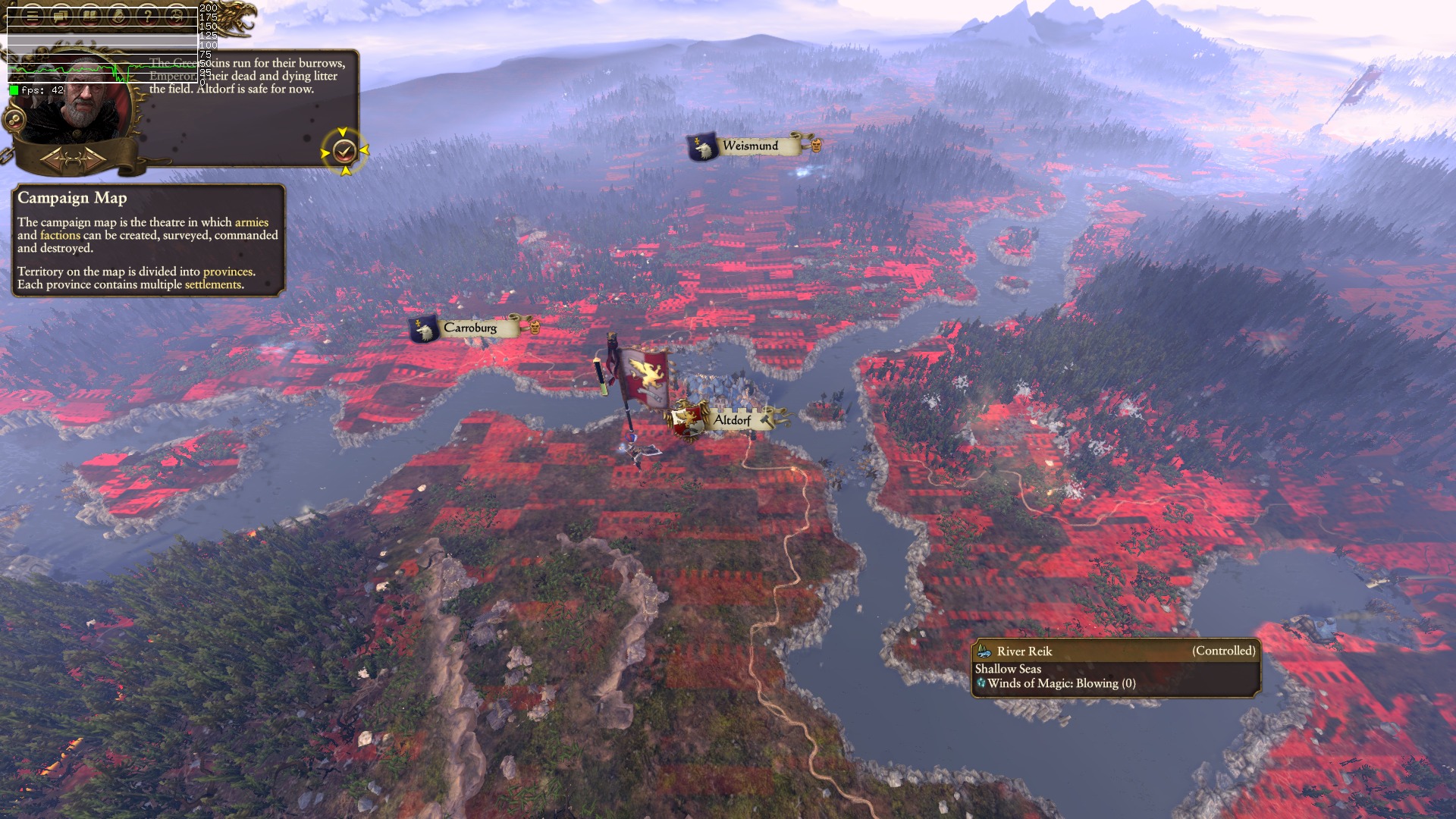1456x819 pixels.
Task: Open the open-book encyclopedia icon
Action: click(89, 14)
